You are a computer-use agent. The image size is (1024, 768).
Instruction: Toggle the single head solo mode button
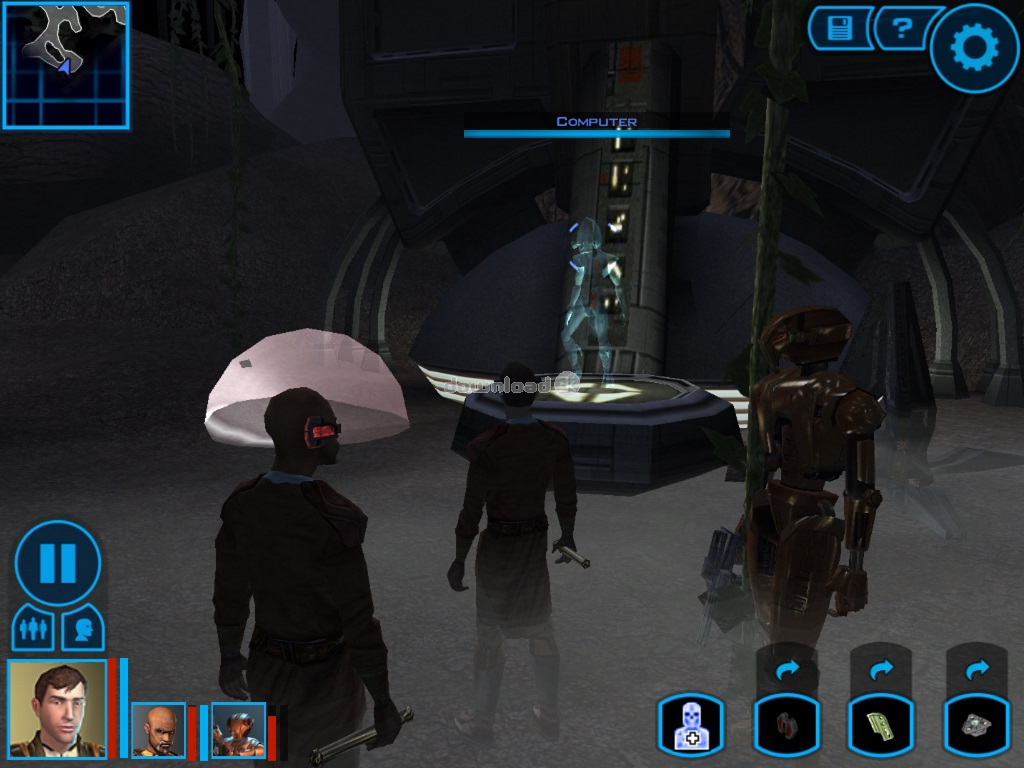[83, 629]
